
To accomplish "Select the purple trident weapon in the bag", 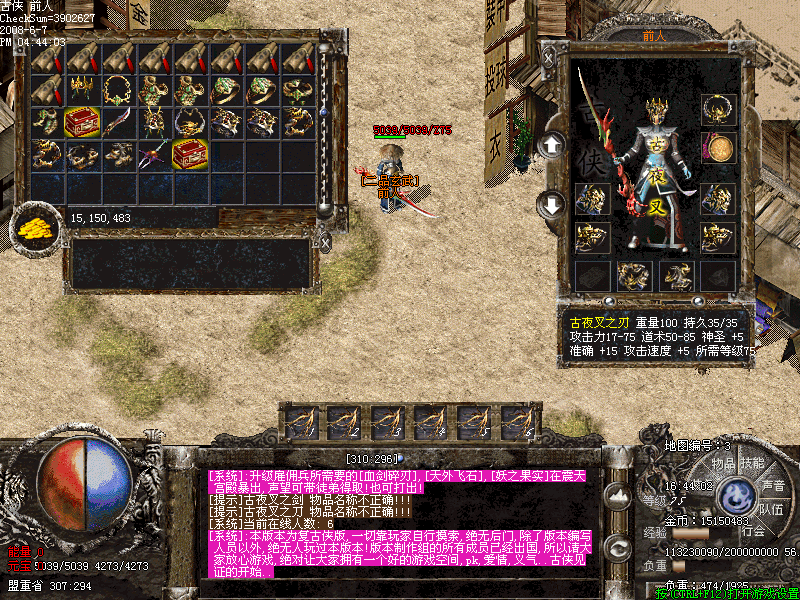I will (155, 154).
